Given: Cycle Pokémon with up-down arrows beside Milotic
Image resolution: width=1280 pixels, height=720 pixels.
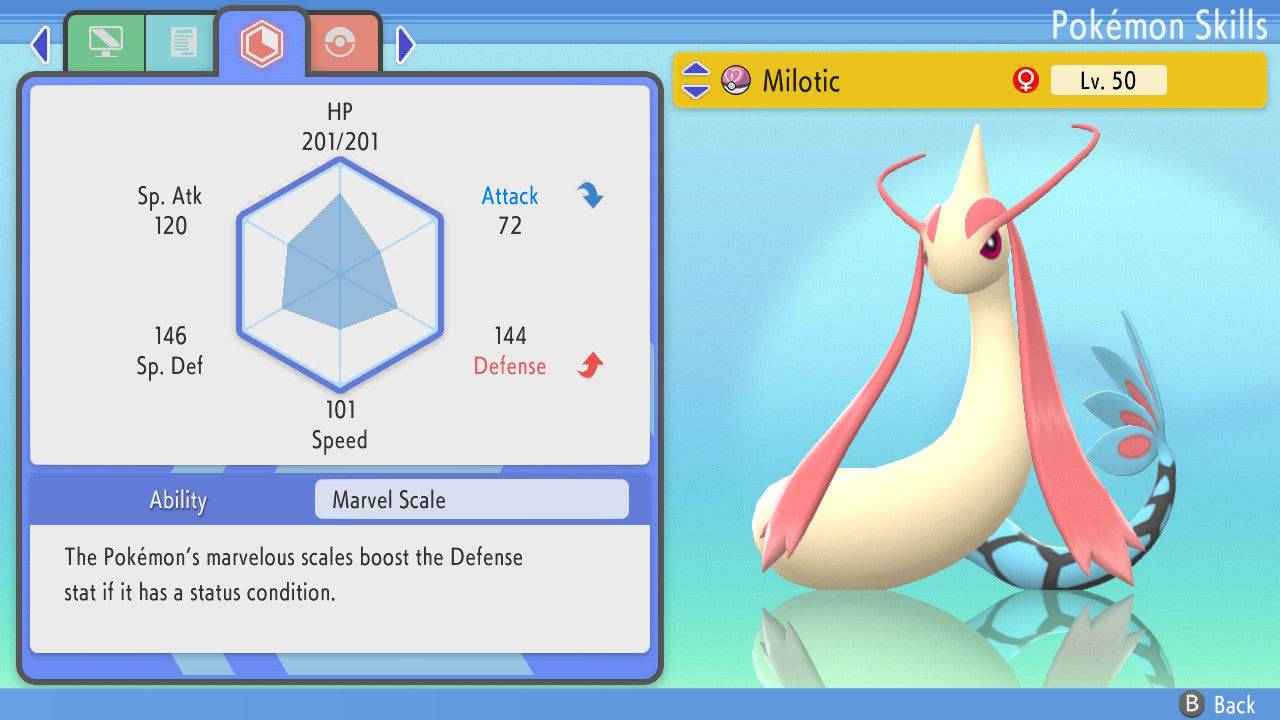Looking at the screenshot, I should (x=695, y=80).
